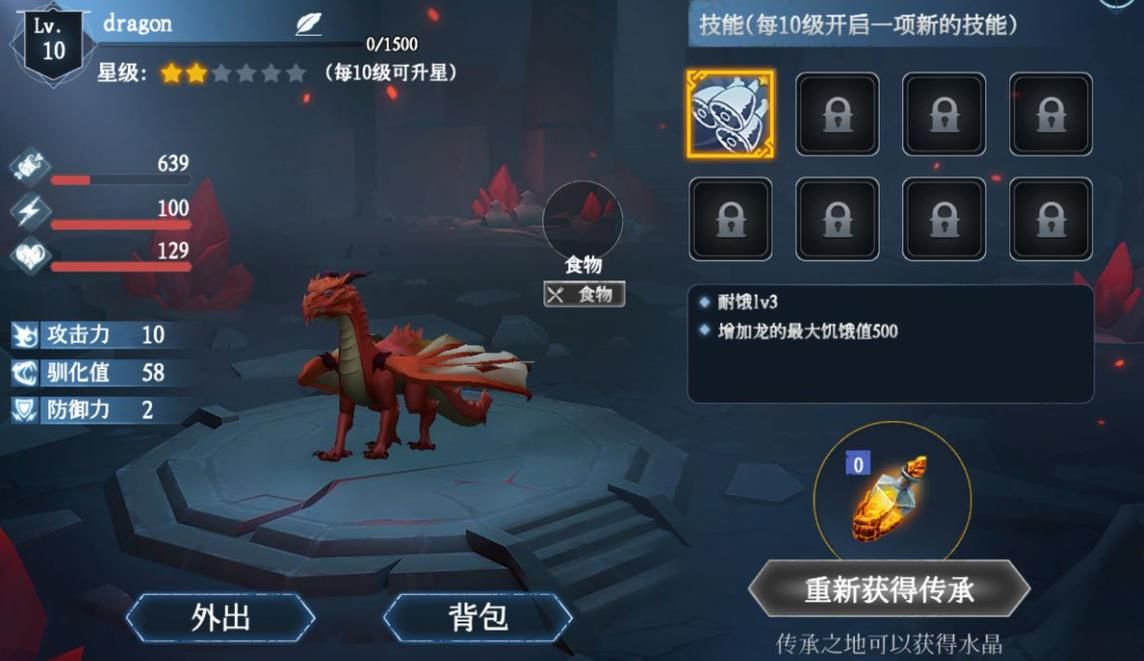1144x661 pixels.
Task: Tap the orange inheritance crystal item
Action: (x=890, y=497)
